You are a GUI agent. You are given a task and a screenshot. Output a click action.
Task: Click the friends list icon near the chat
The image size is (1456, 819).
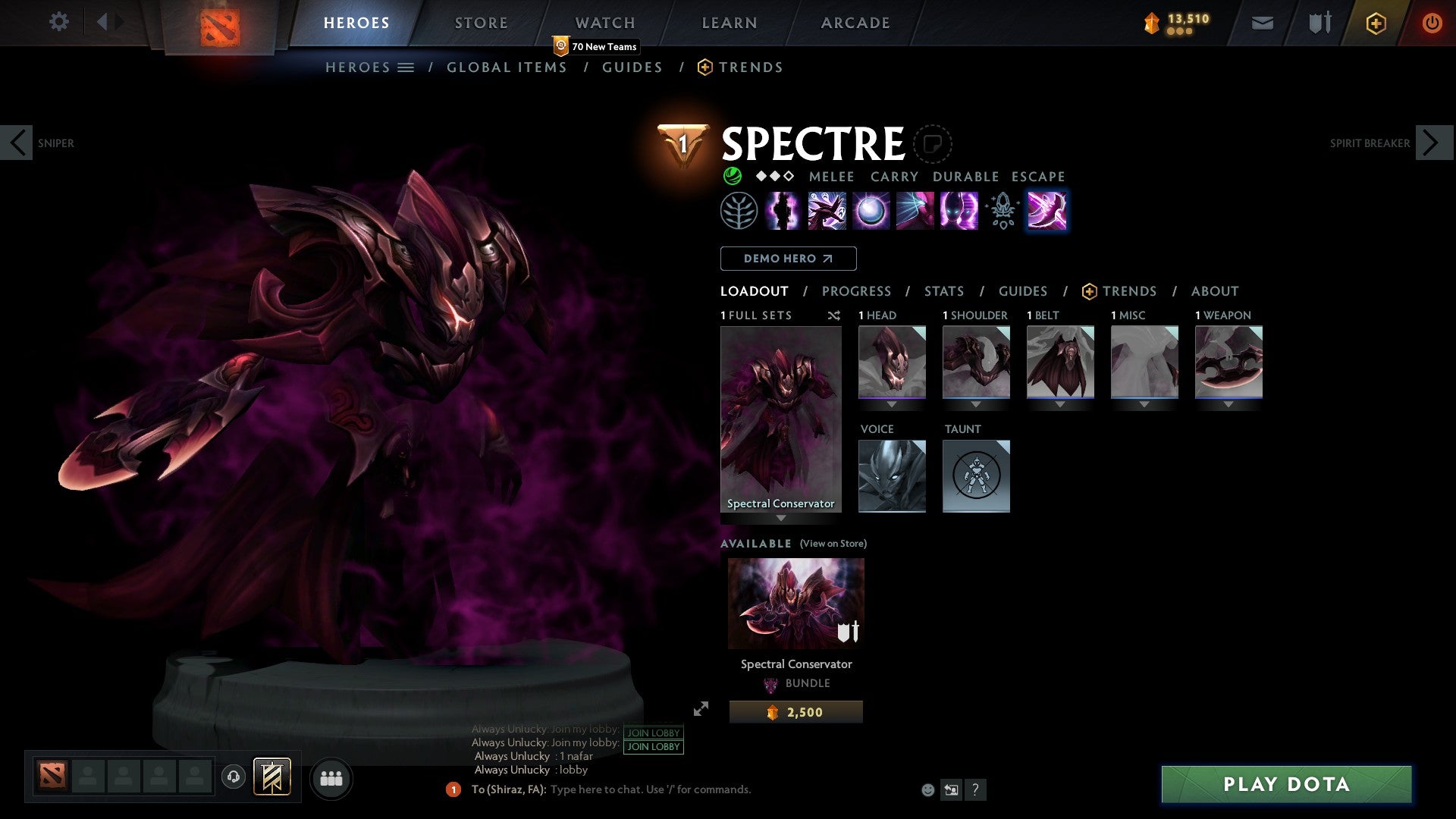331,778
